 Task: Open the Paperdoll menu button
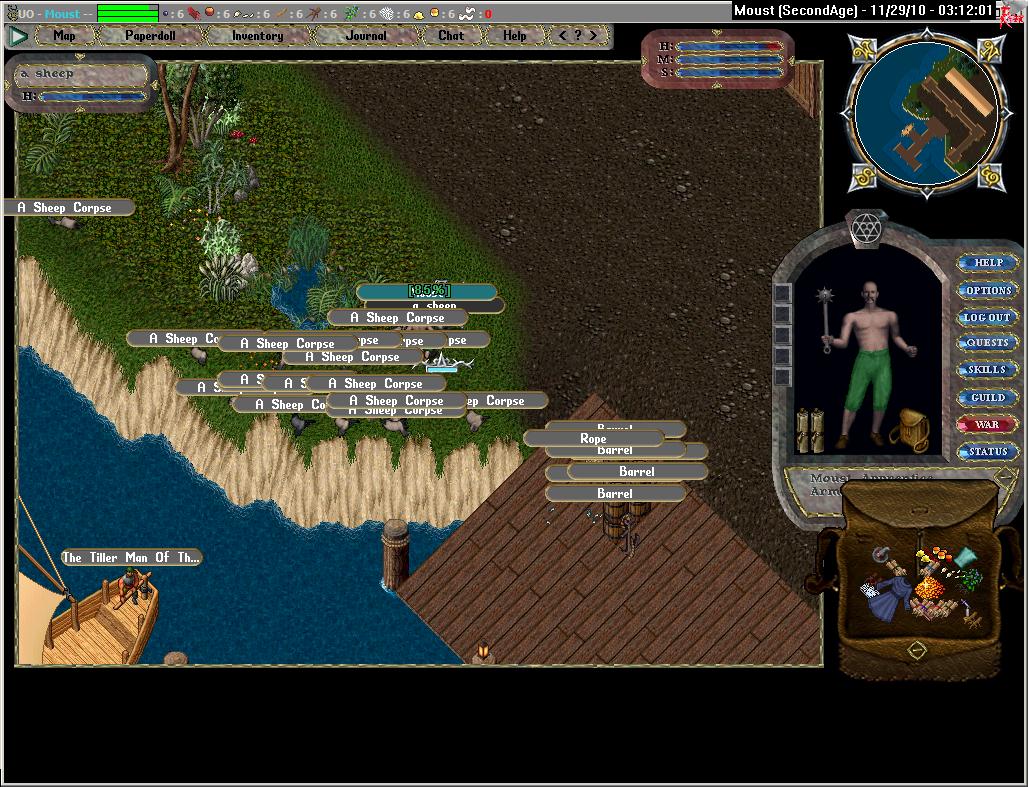pos(149,36)
